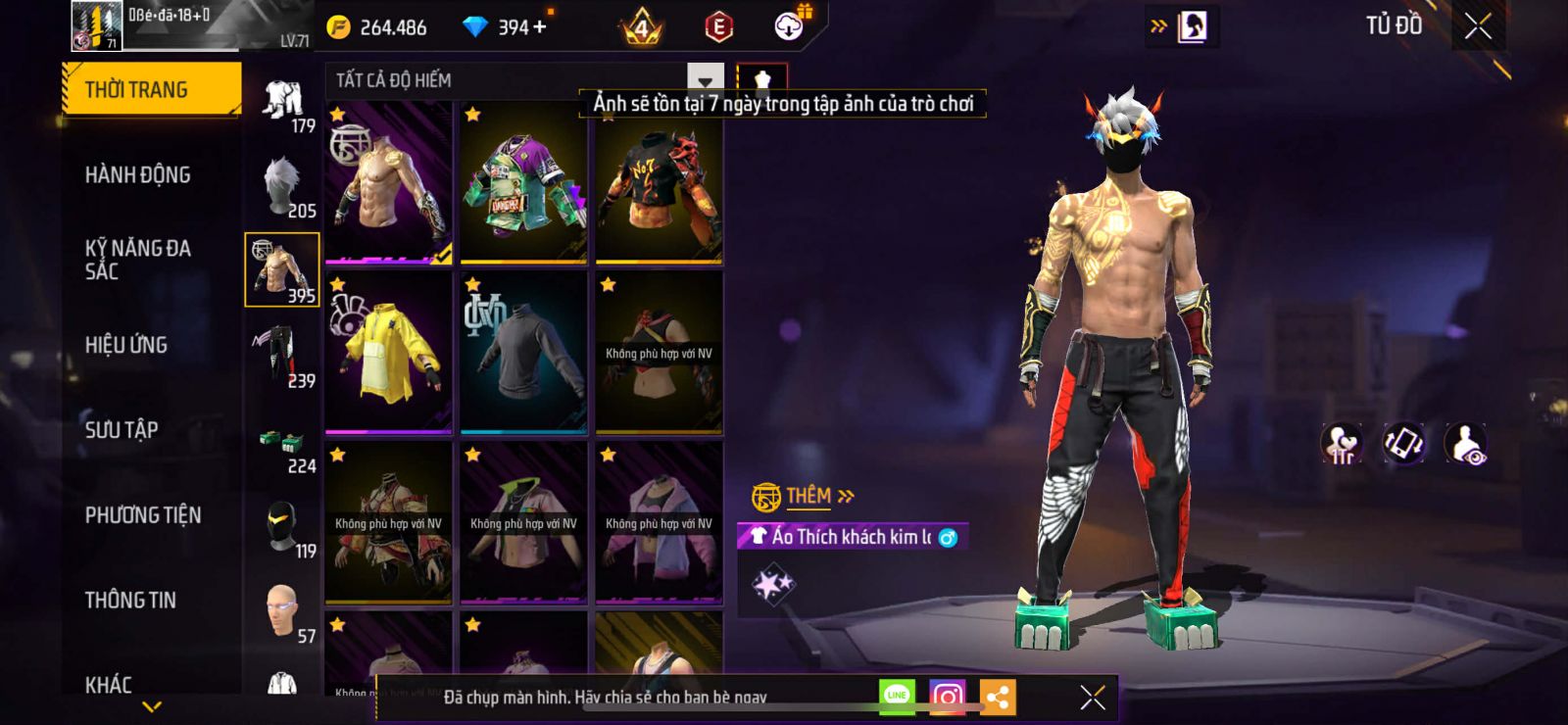Switch to the THỜI TRANG tab

click(x=150, y=90)
